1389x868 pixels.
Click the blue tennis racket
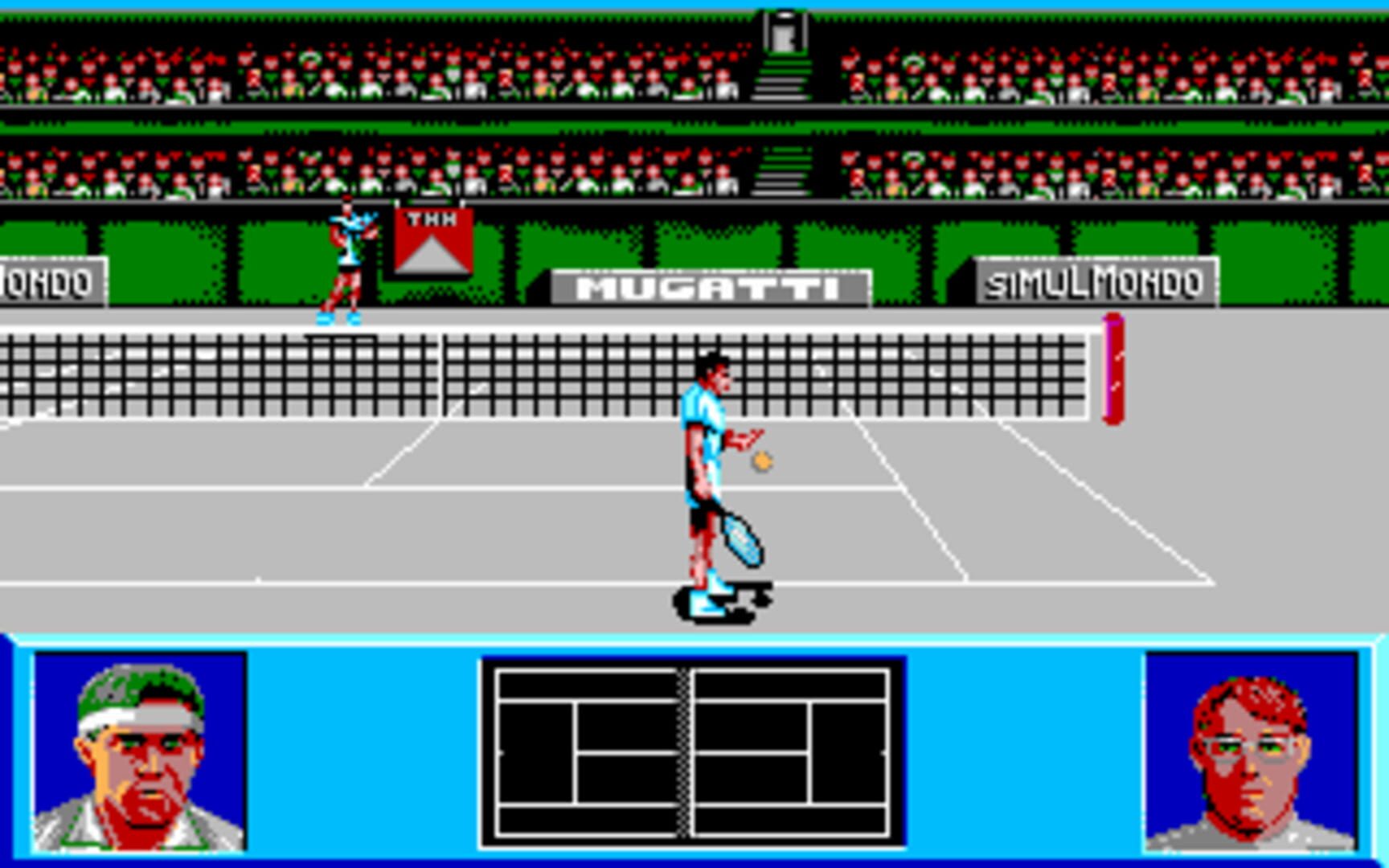tap(740, 538)
